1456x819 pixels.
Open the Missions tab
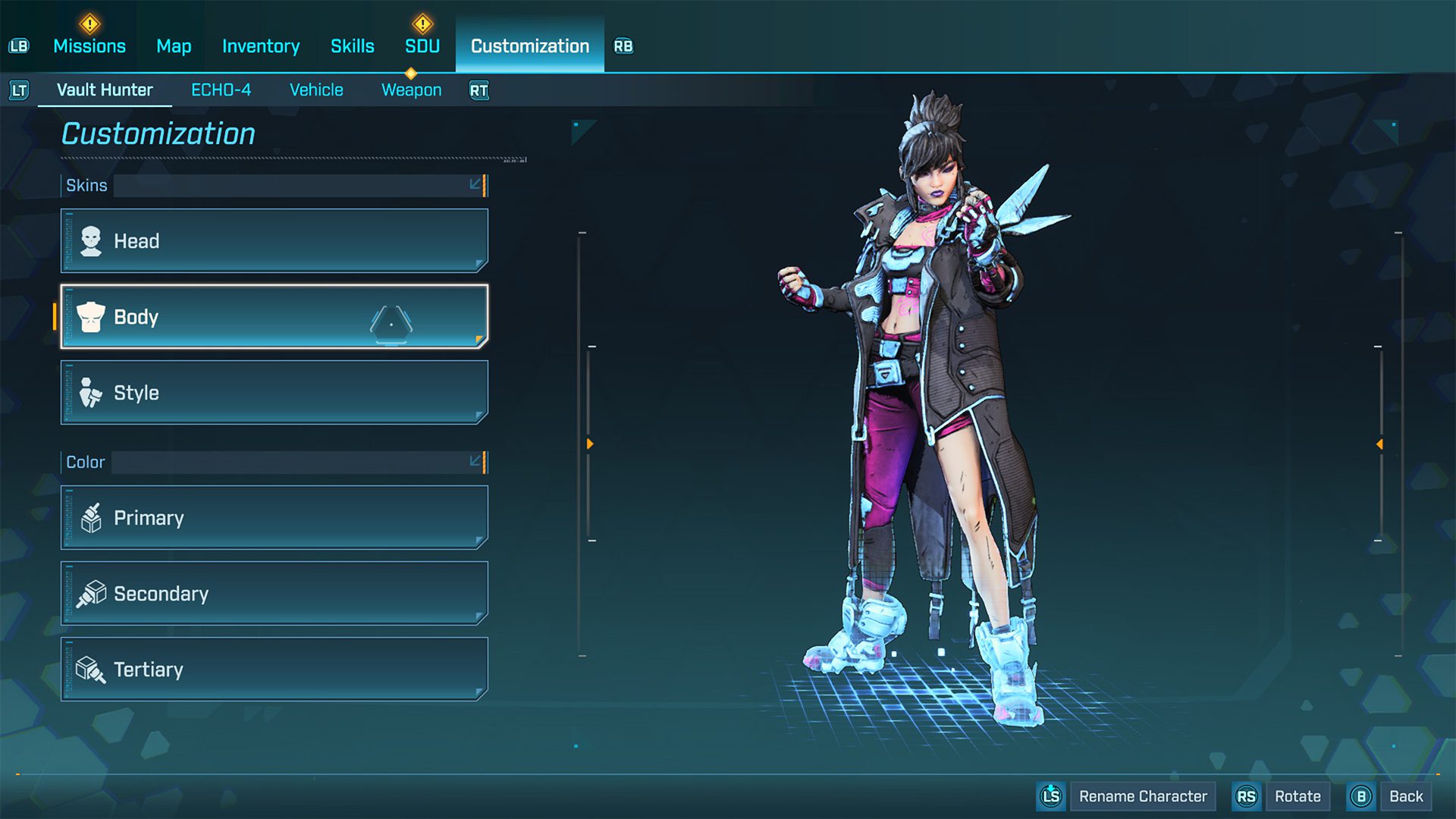click(89, 46)
